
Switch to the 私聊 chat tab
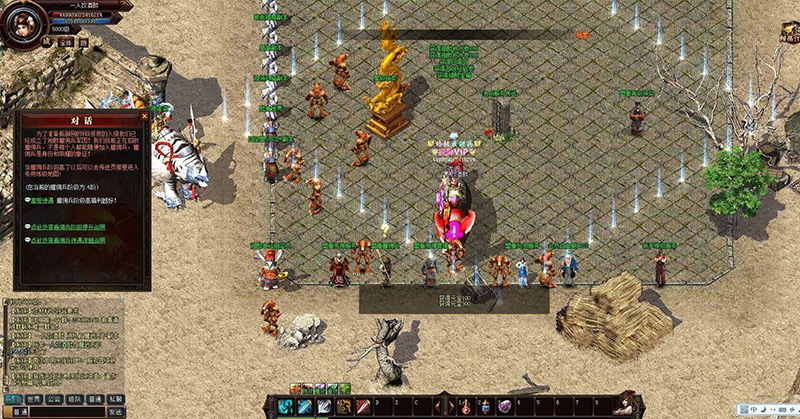click(x=116, y=397)
